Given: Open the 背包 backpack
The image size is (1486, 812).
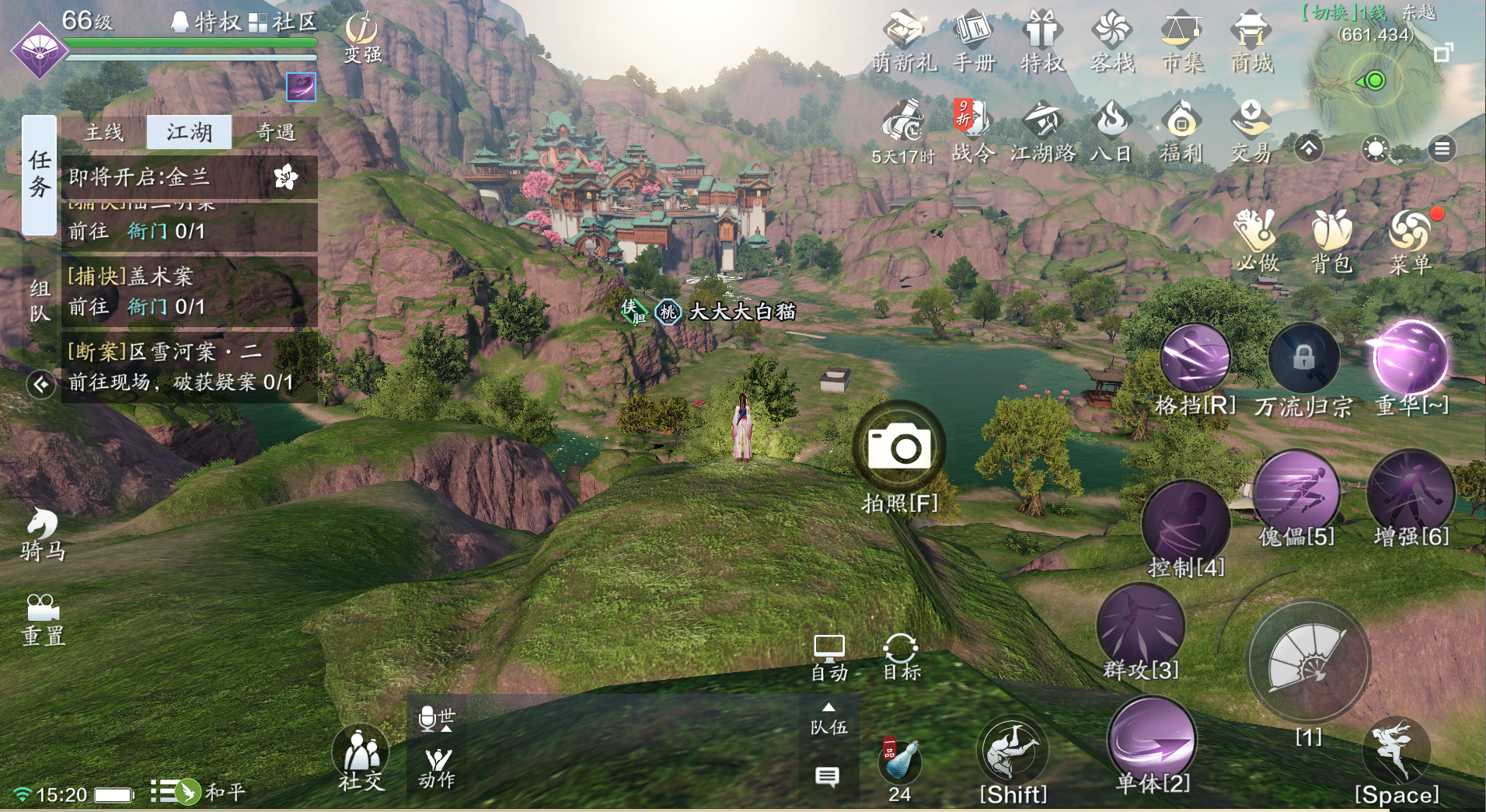Looking at the screenshot, I should [1332, 239].
